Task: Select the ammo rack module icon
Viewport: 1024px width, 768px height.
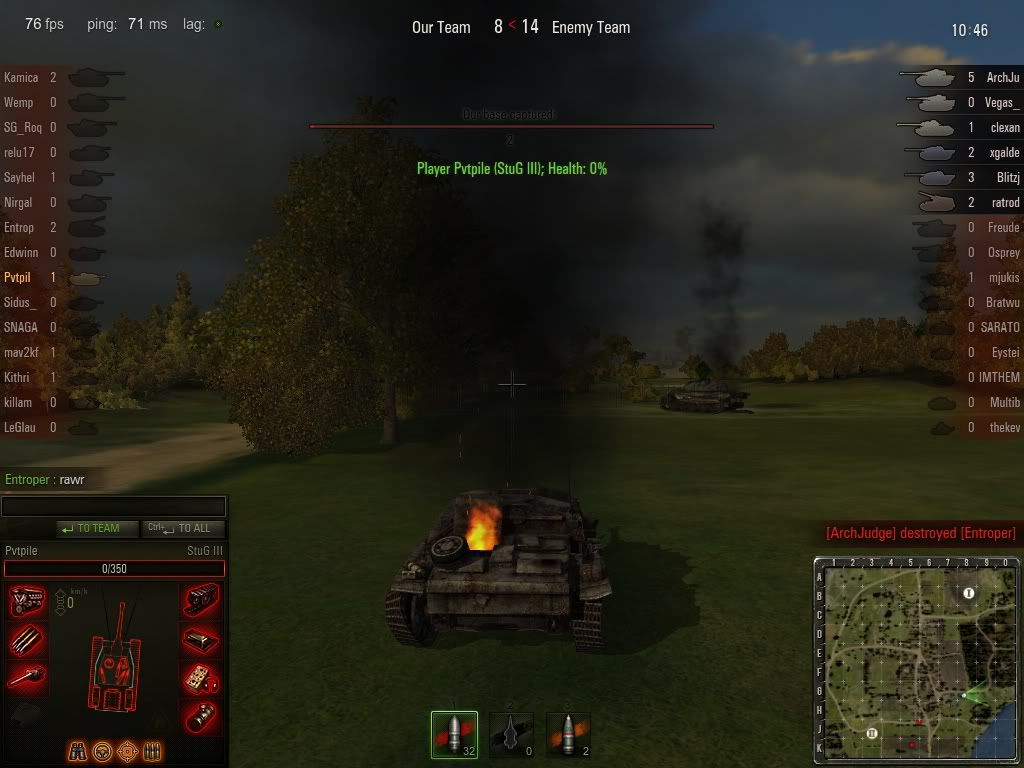Action: pyautogui.click(x=27, y=639)
